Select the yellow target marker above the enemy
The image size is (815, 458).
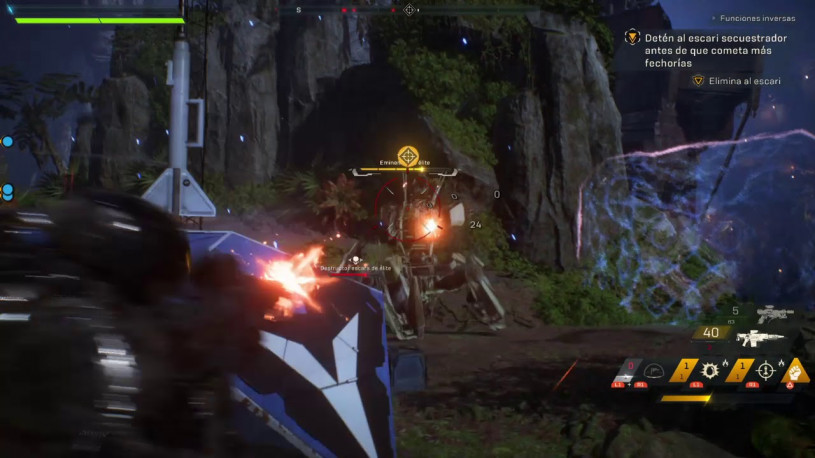tap(408, 155)
